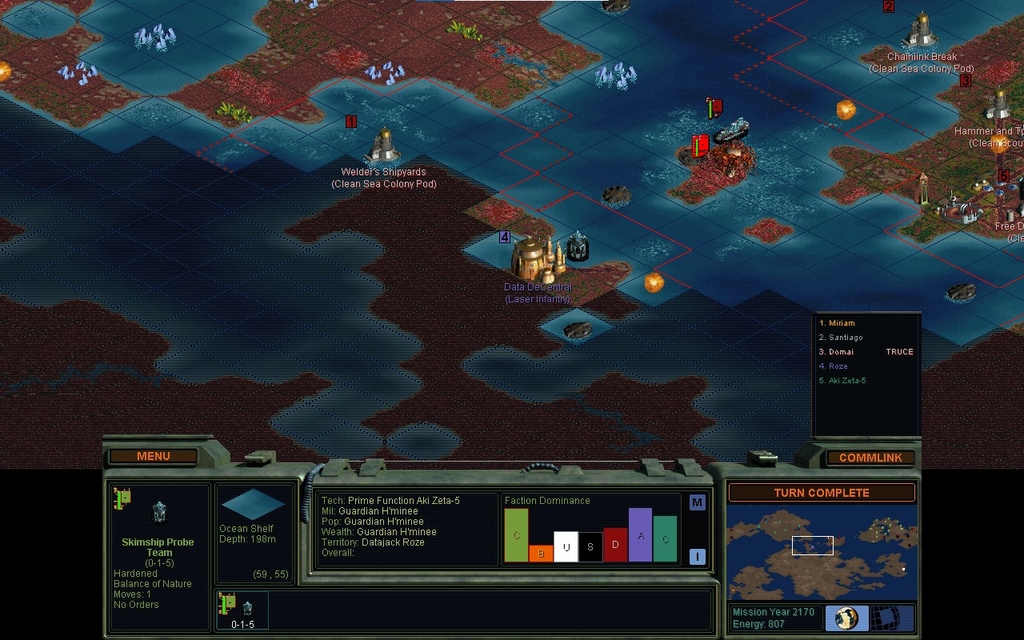The width and height of the screenshot is (1024, 640).
Task: Select Roze in the faction list
Action: [834, 366]
